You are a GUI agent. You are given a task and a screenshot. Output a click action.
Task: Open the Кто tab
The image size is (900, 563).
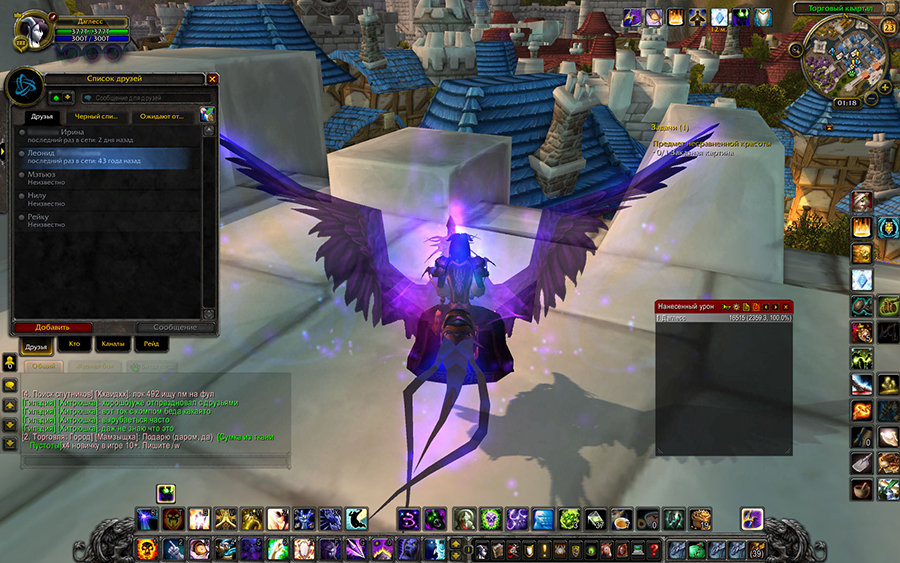tap(75, 344)
